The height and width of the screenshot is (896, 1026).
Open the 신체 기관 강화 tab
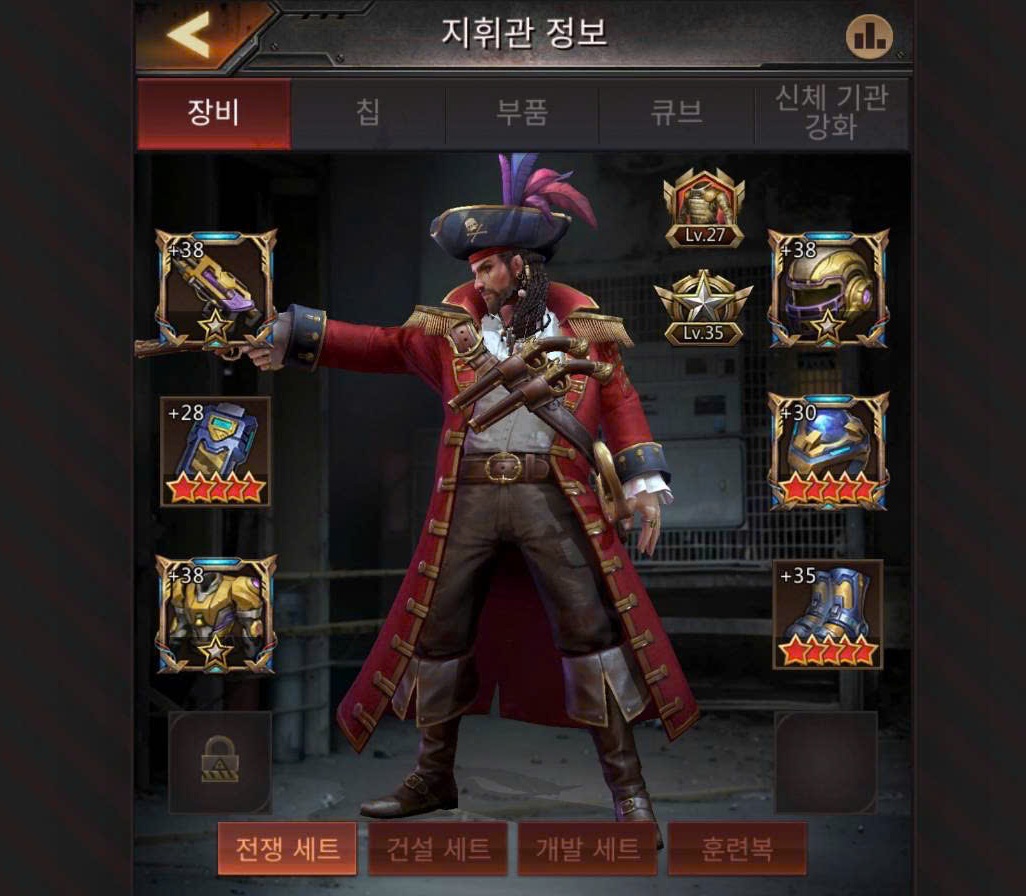coord(832,114)
